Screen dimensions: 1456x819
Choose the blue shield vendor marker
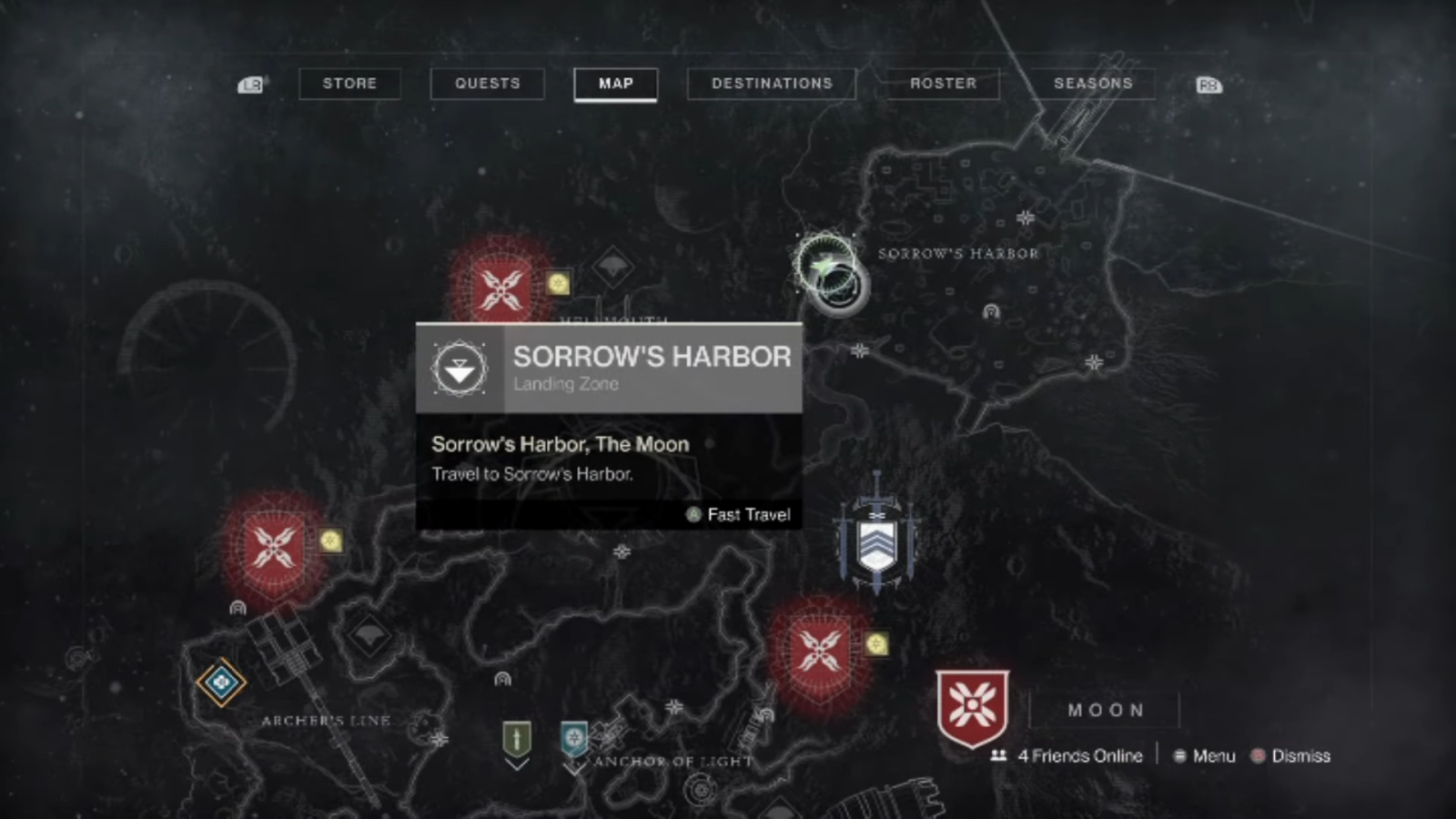(x=876, y=539)
